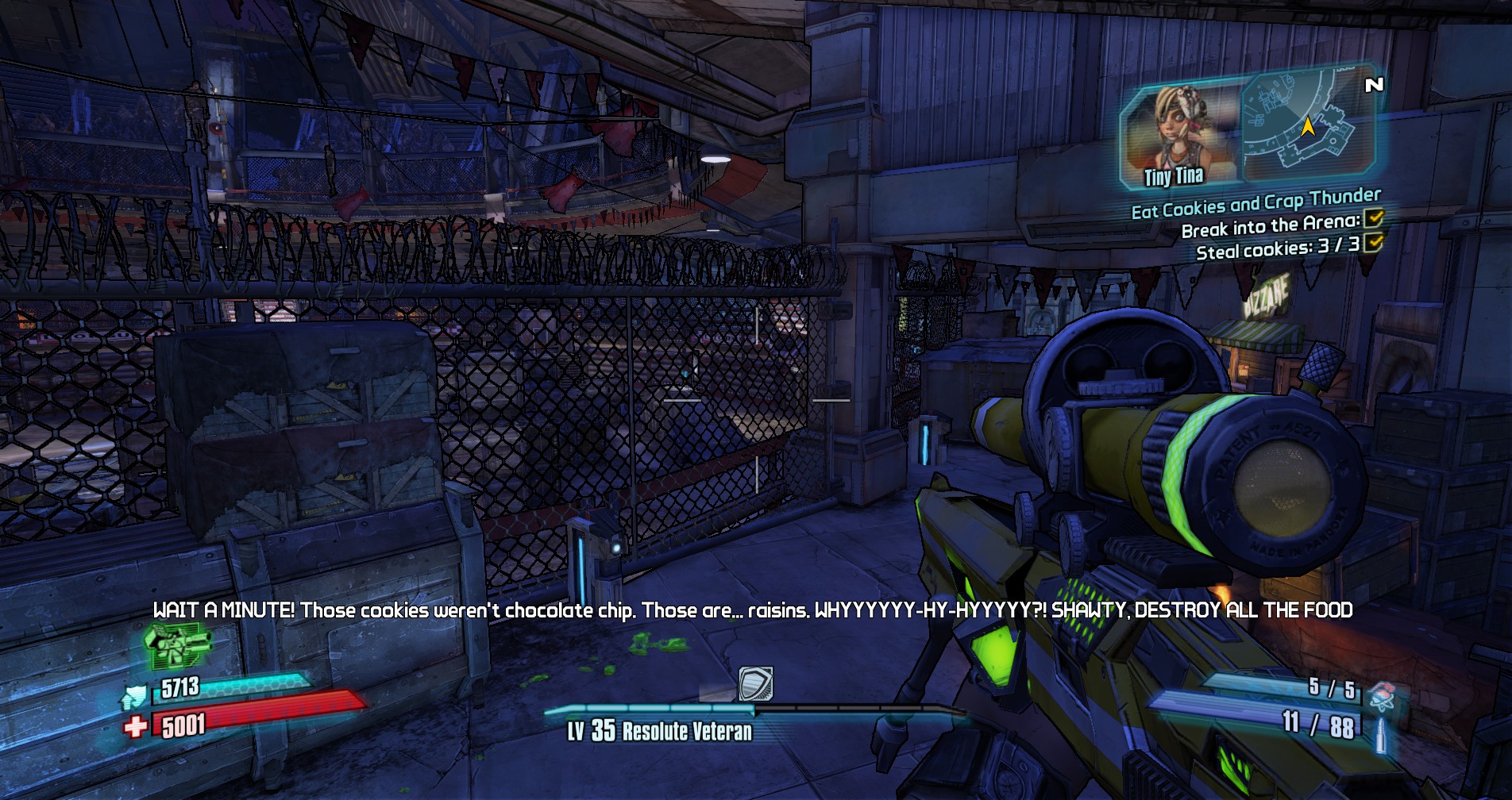Select the green equipped weapon icon
The image size is (1512, 800).
[x=177, y=645]
